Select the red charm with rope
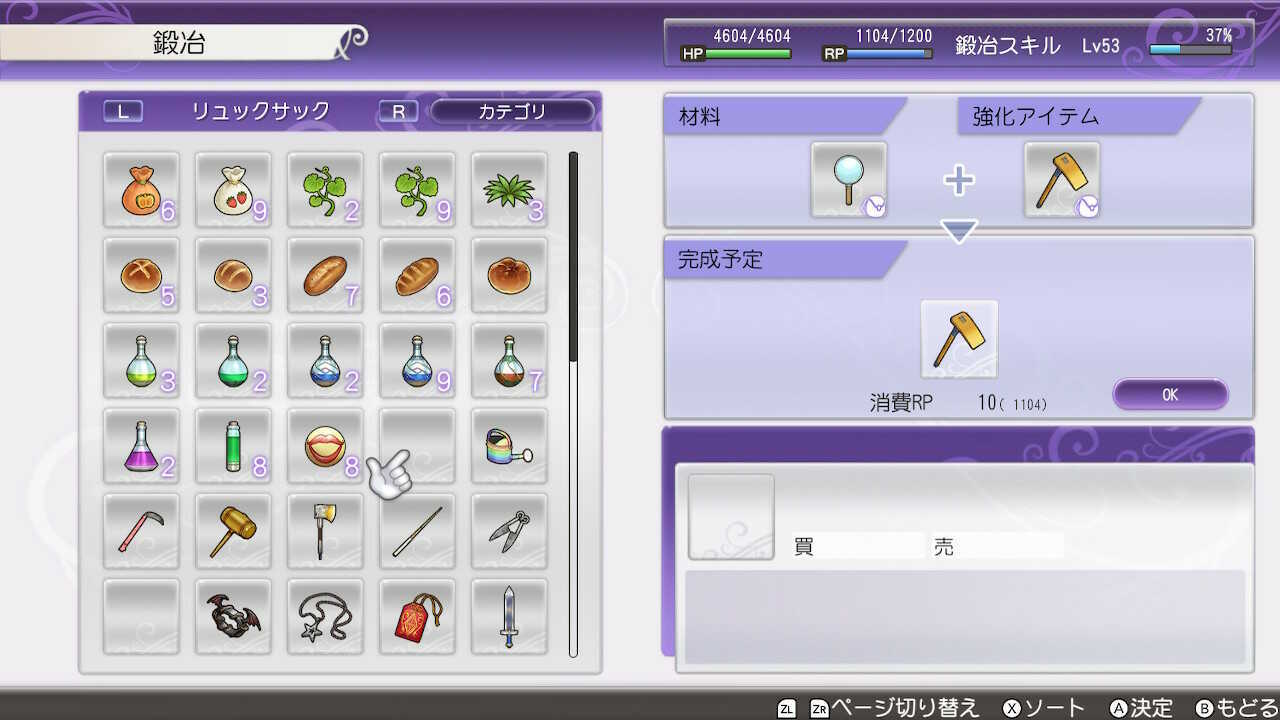Viewport: 1280px width, 720px height. click(417, 616)
